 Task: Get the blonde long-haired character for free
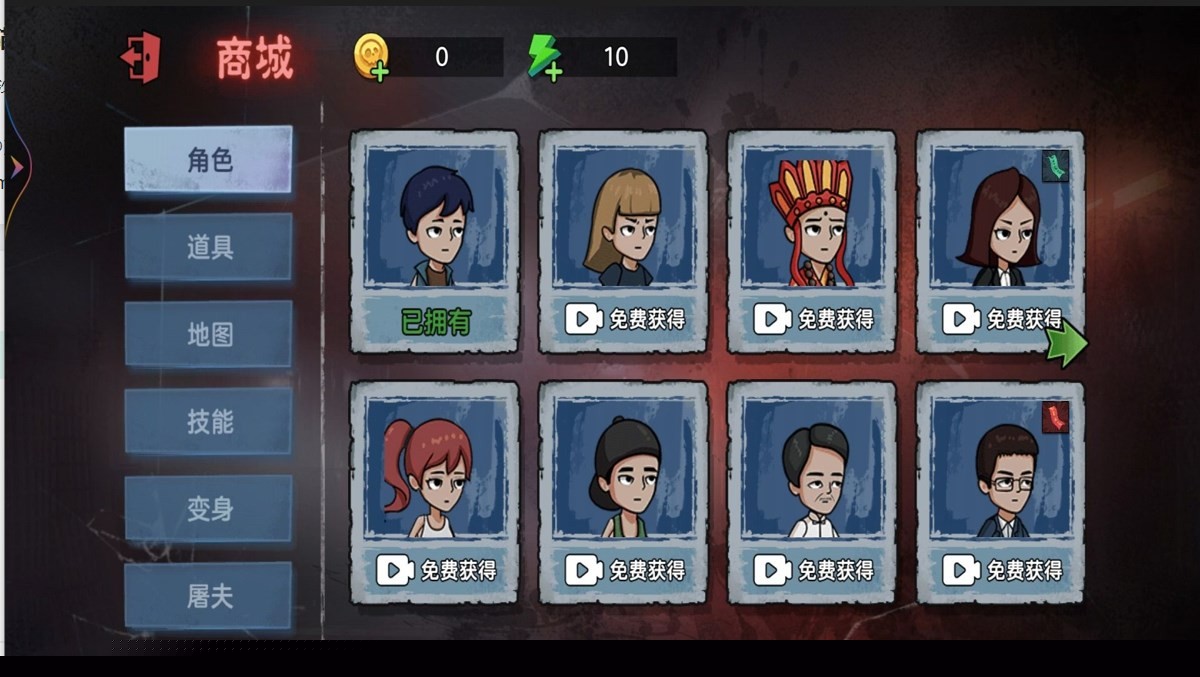[624, 319]
